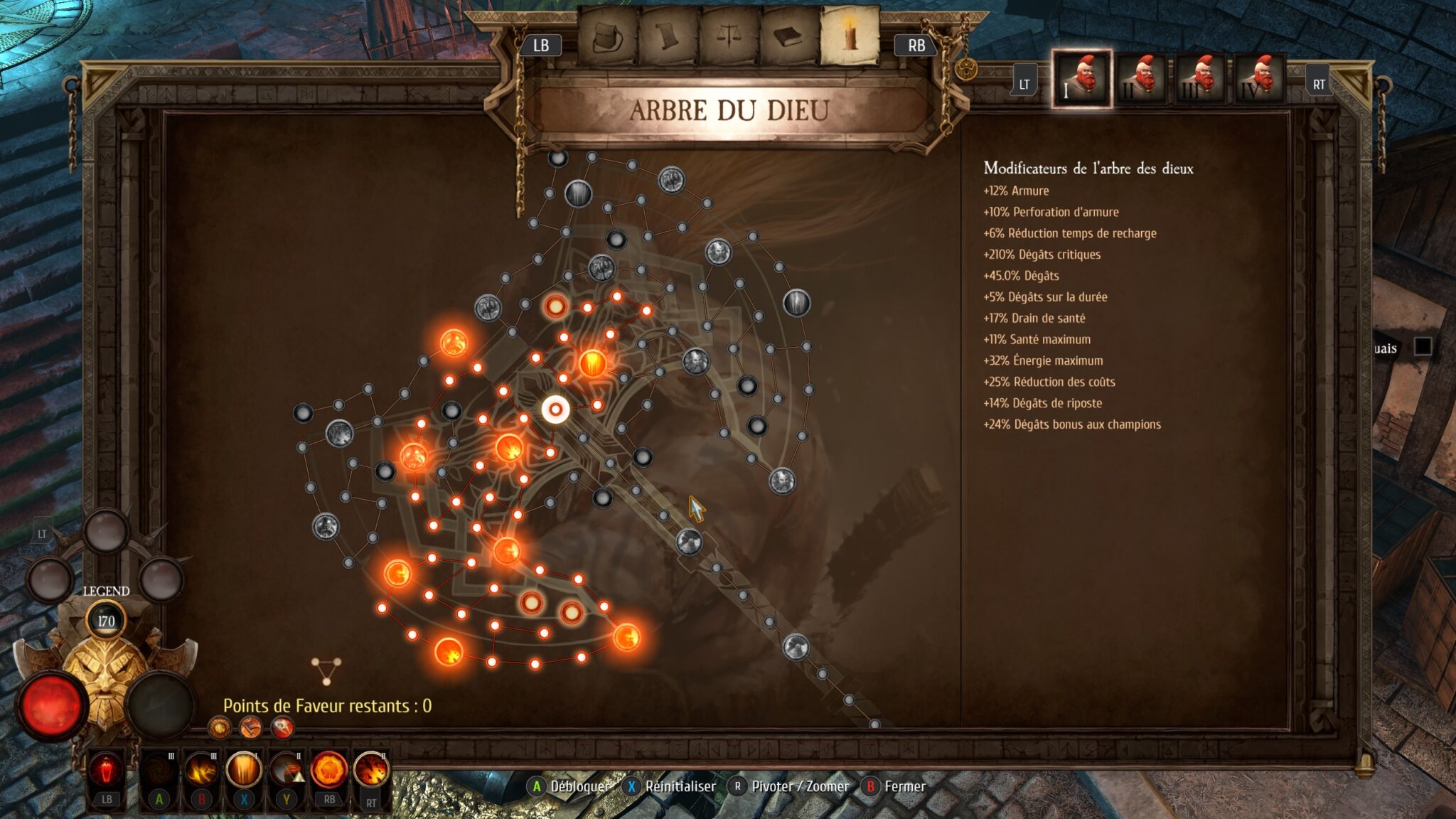Click the red health potion slot
1456x819 pixels.
click(x=107, y=771)
